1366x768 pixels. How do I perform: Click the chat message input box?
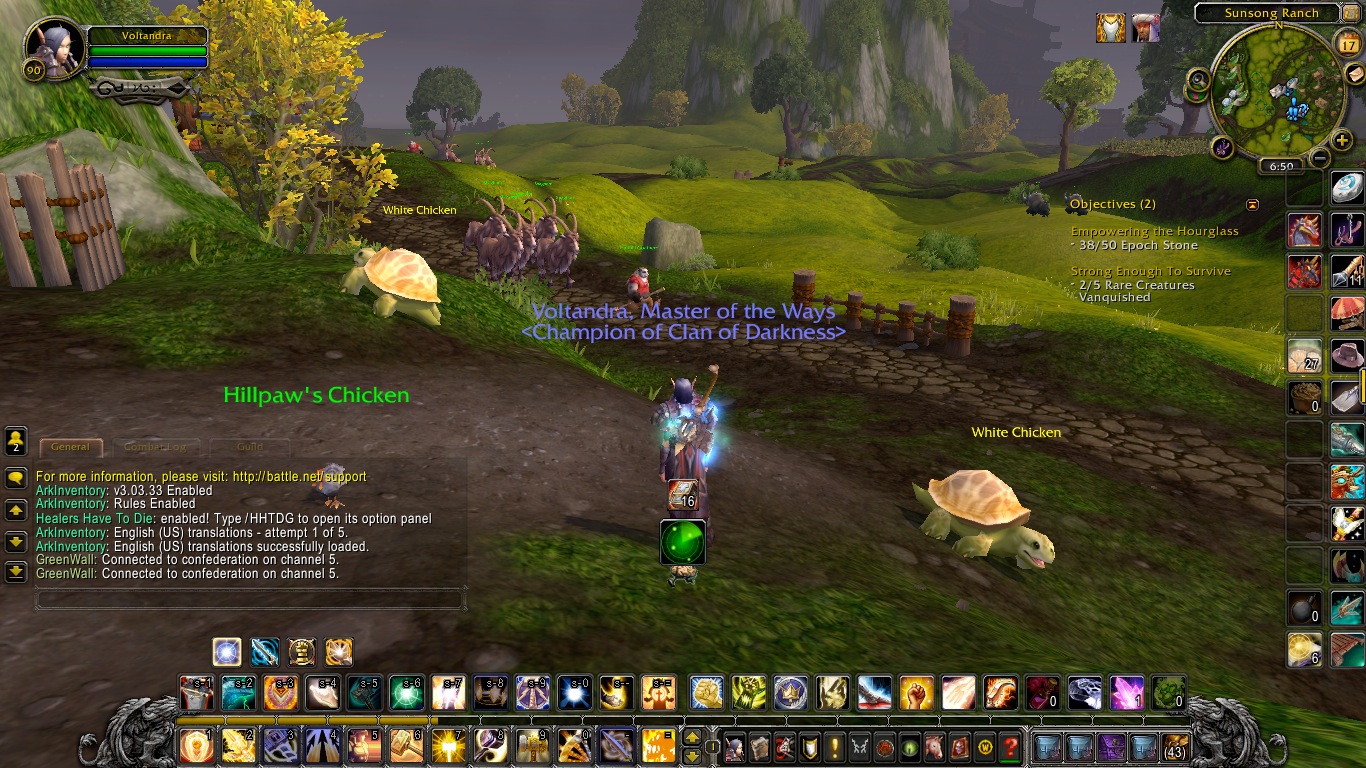click(250, 599)
